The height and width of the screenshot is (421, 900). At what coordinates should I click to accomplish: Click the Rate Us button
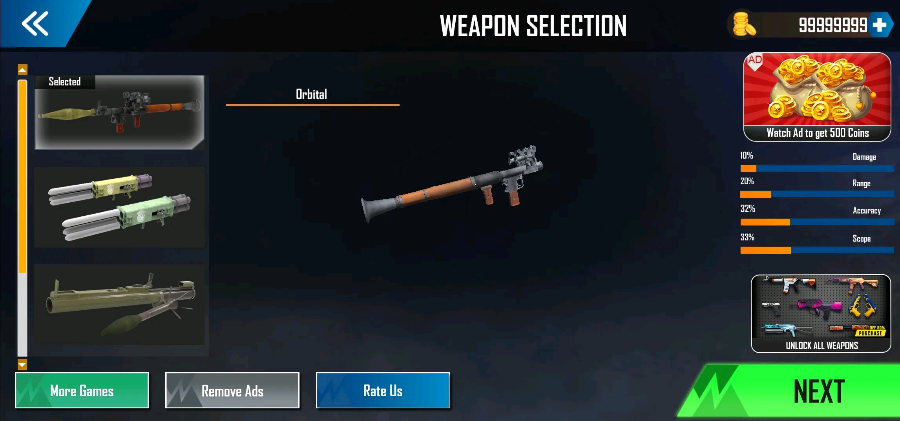pyautogui.click(x=383, y=390)
